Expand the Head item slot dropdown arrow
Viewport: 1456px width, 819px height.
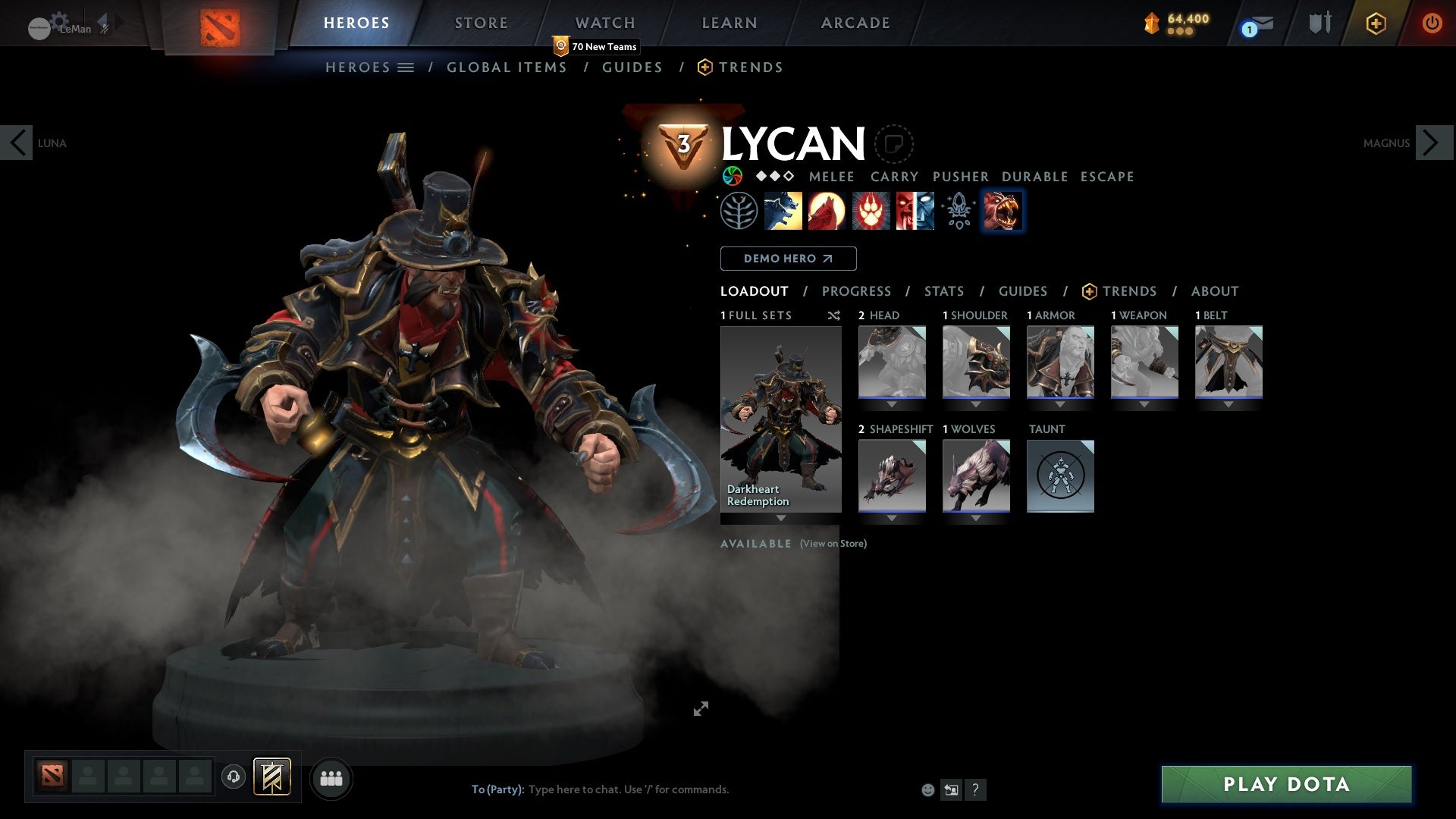click(x=892, y=404)
